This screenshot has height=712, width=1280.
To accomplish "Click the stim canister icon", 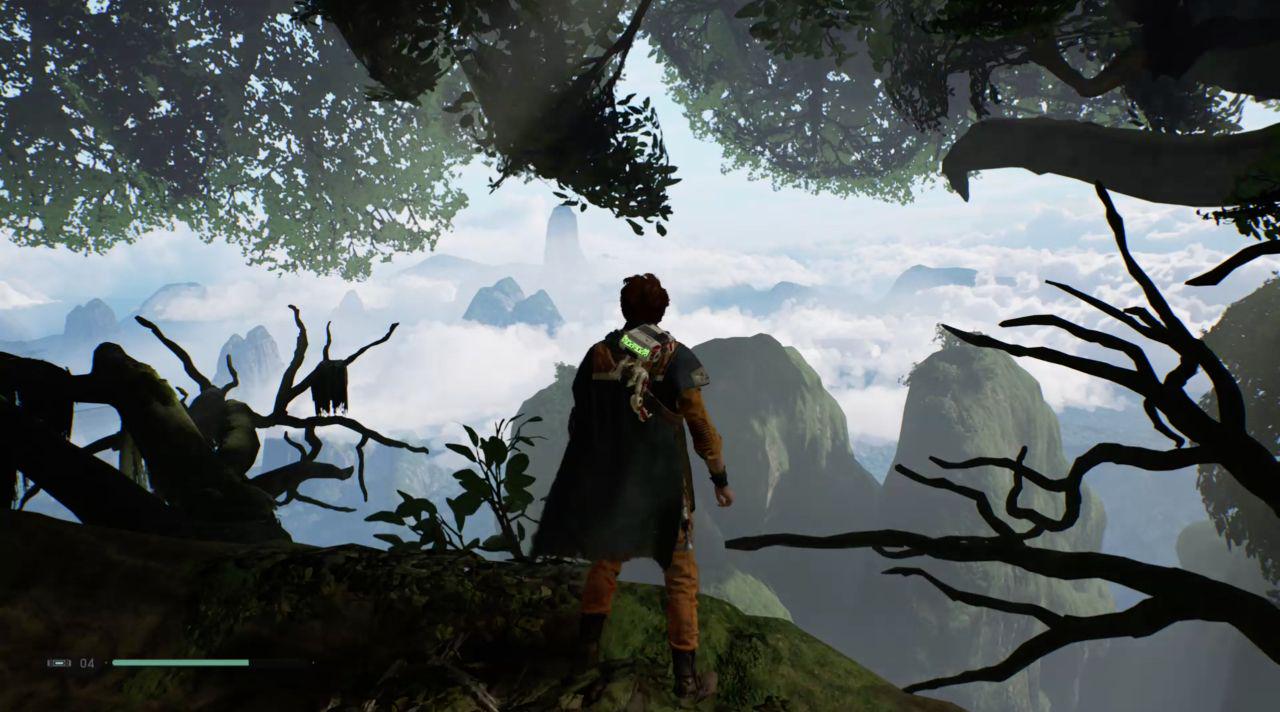I will point(59,663).
